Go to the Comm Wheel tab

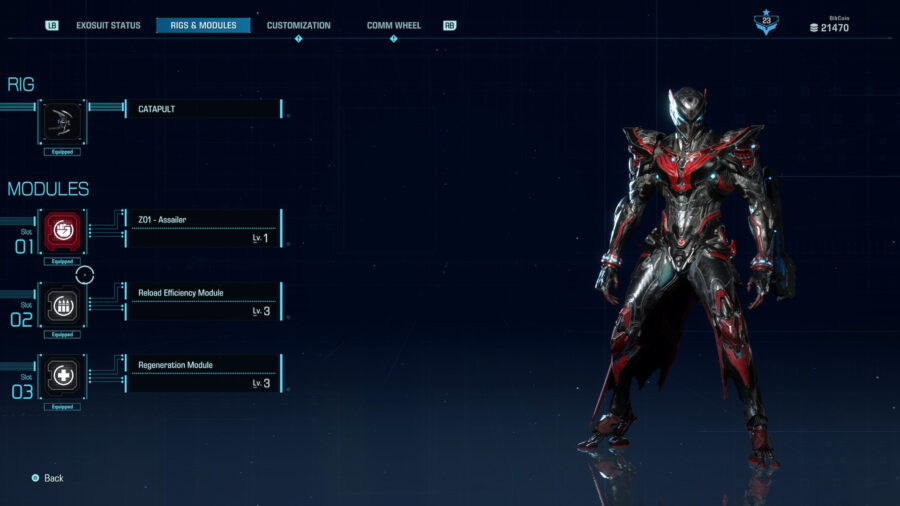tap(393, 25)
